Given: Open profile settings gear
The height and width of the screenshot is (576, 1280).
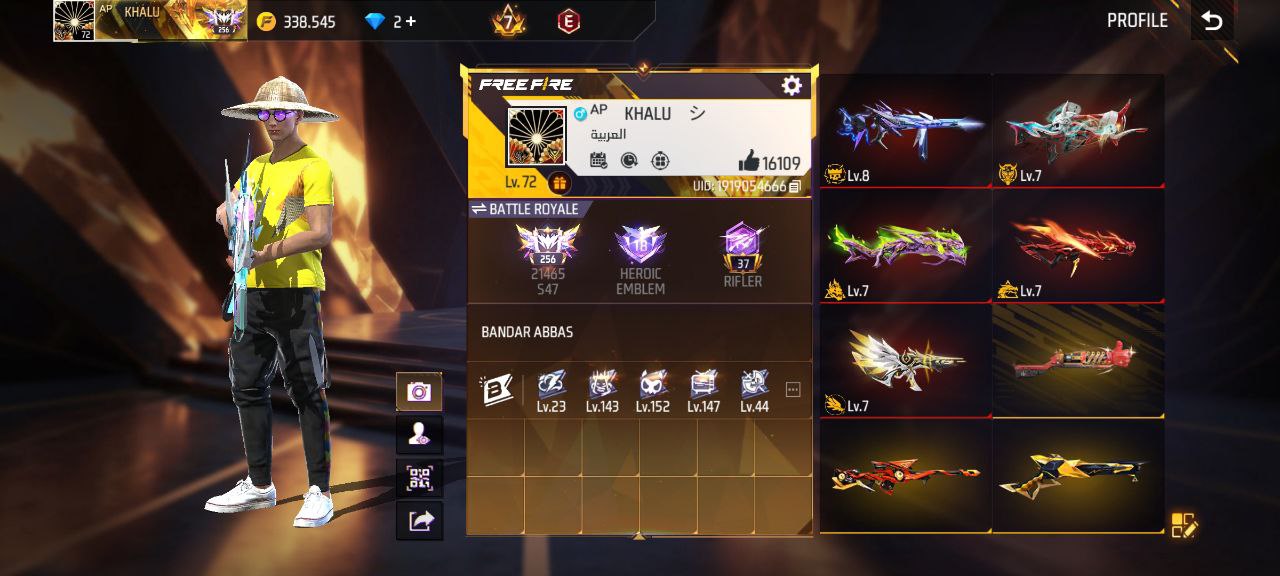Looking at the screenshot, I should click(791, 86).
